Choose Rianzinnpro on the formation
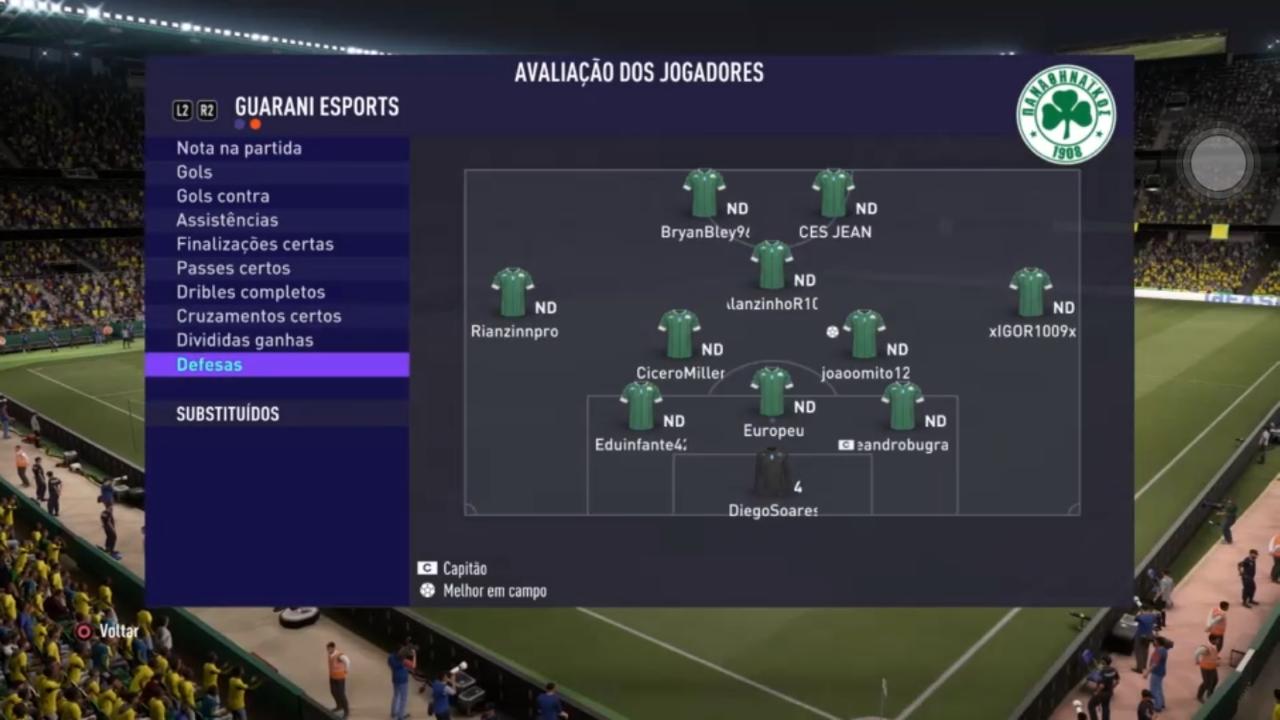This screenshot has width=1280, height=720. pos(512,292)
